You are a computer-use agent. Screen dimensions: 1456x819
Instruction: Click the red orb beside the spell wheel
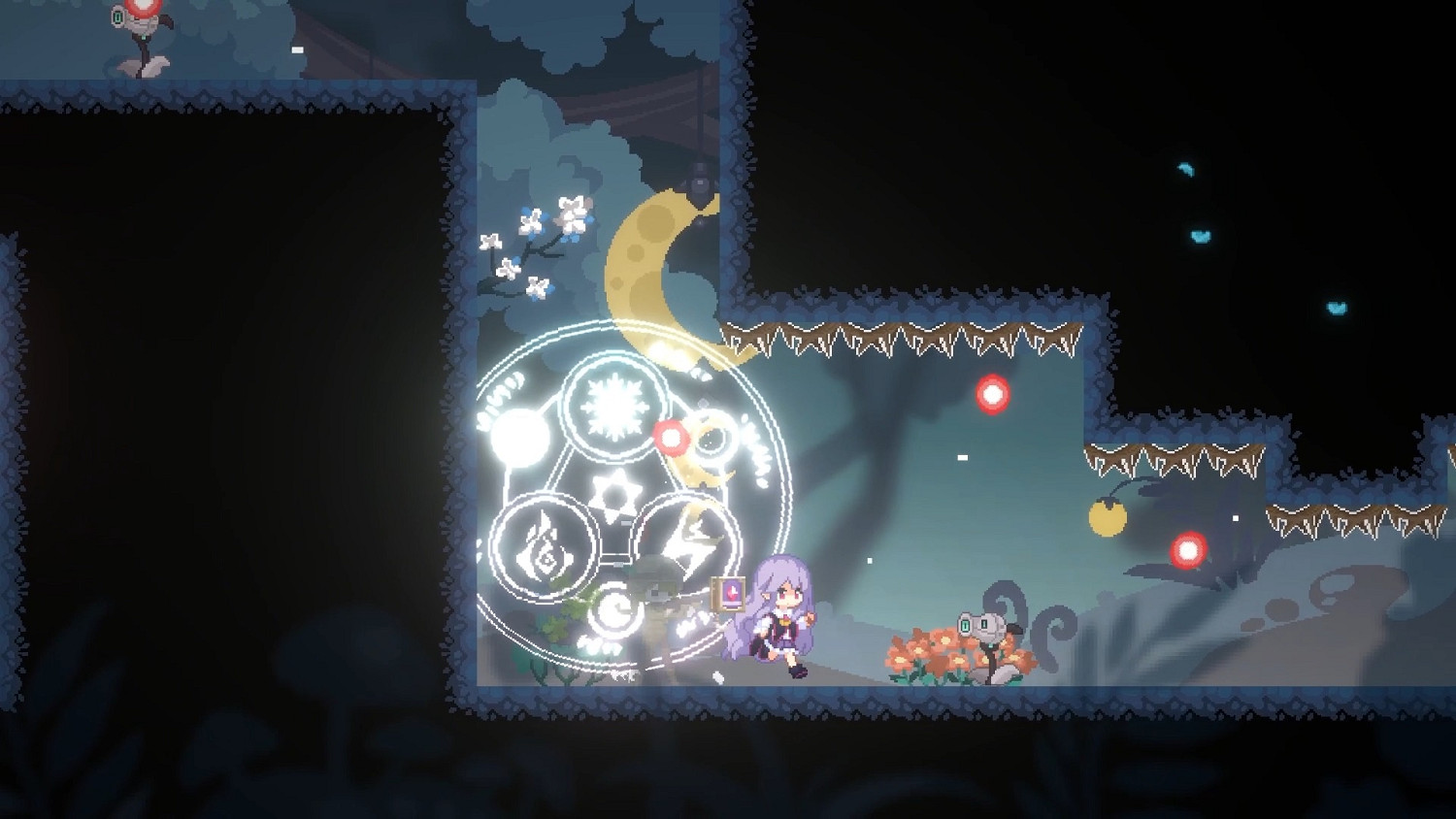(670, 439)
